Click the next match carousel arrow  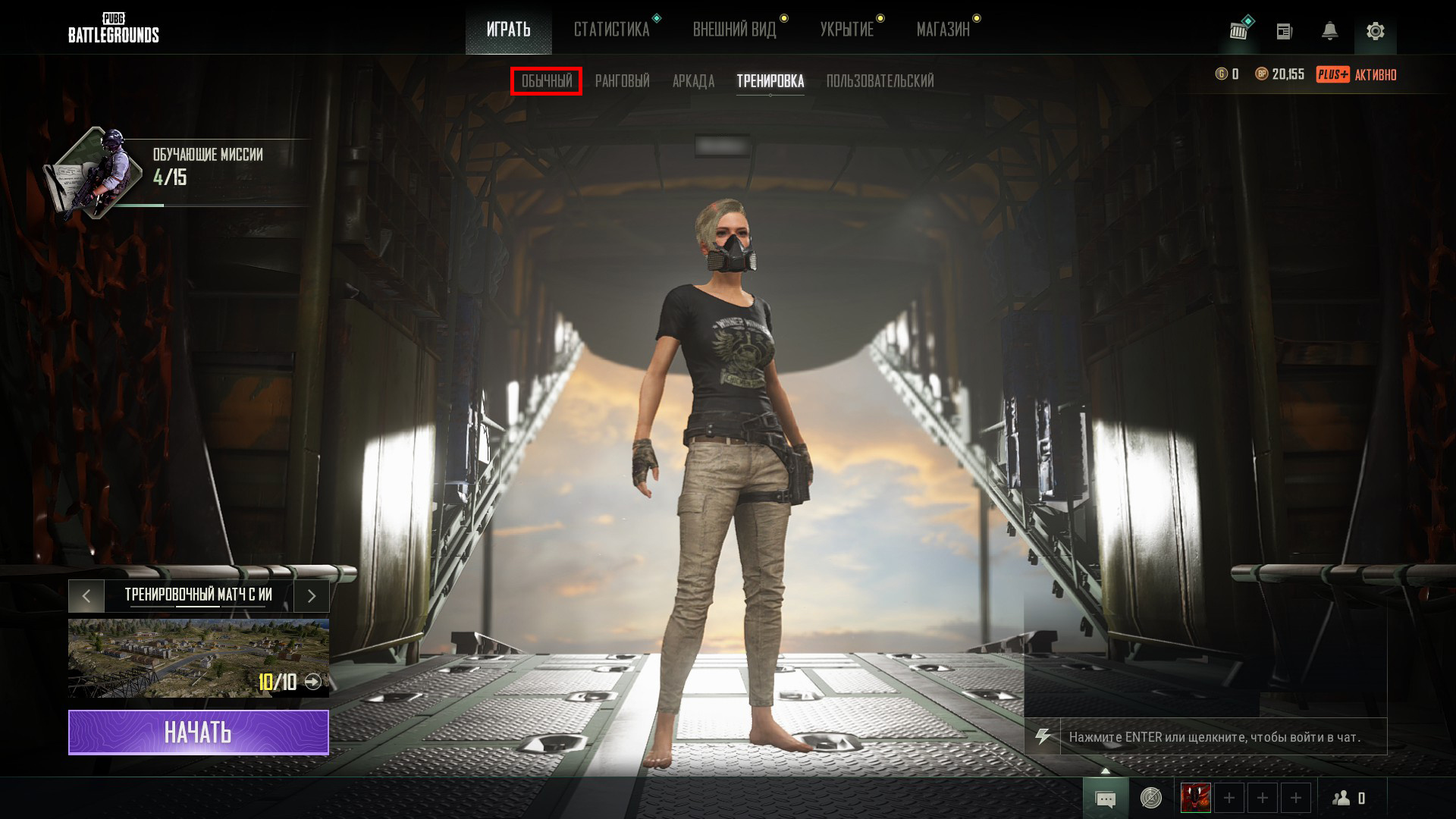coord(311,596)
